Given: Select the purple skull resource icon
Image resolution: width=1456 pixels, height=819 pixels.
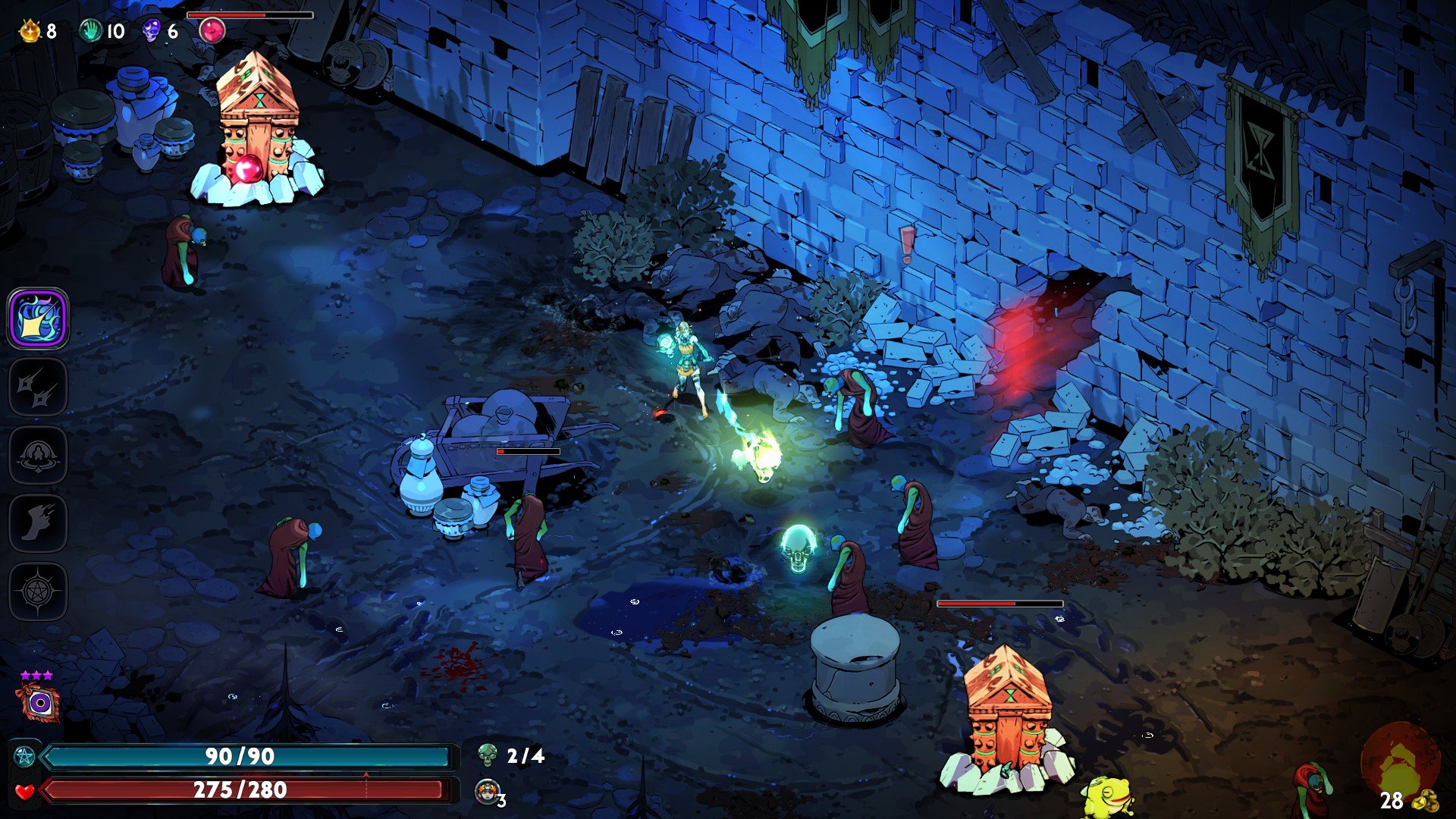Looking at the screenshot, I should tap(152, 30).
